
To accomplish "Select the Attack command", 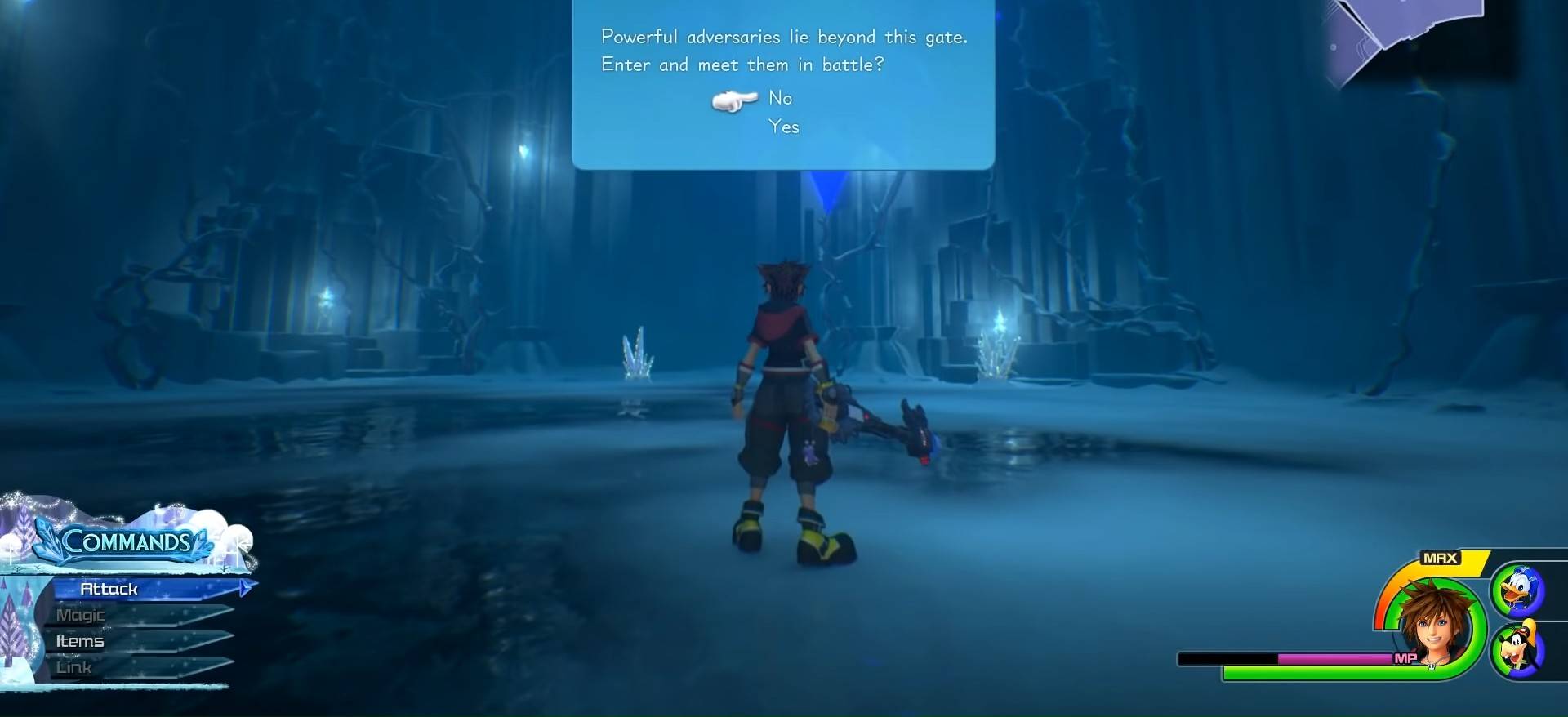I will [x=110, y=588].
